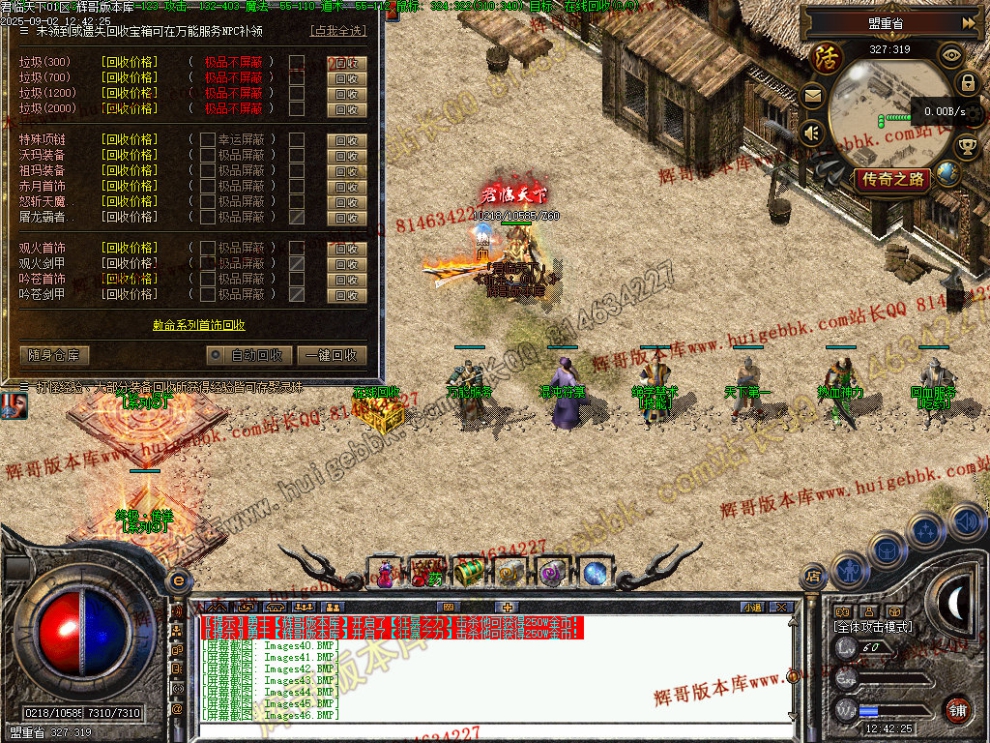The width and height of the screenshot is (990, 743).
Task: Open the mail envelope icon
Action: pos(812,96)
